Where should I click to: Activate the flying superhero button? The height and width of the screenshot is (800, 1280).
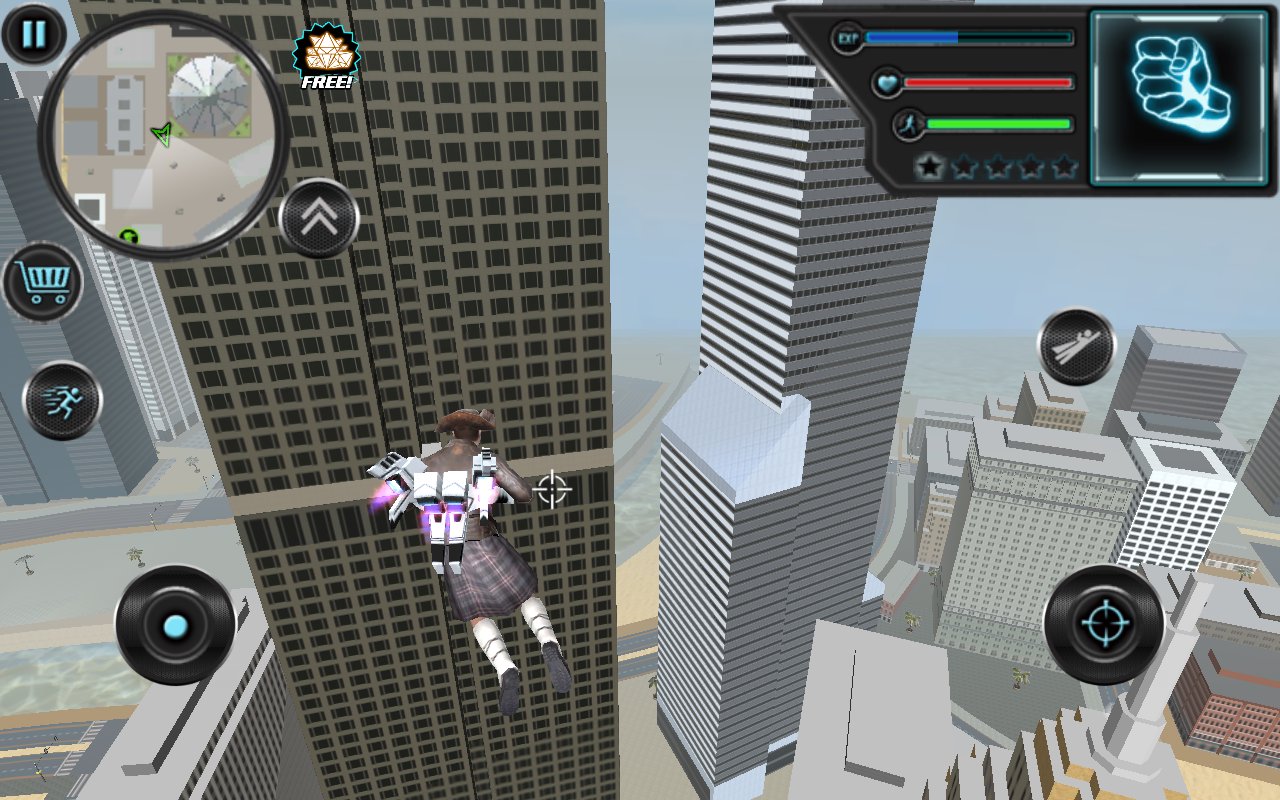point(1077,347)
